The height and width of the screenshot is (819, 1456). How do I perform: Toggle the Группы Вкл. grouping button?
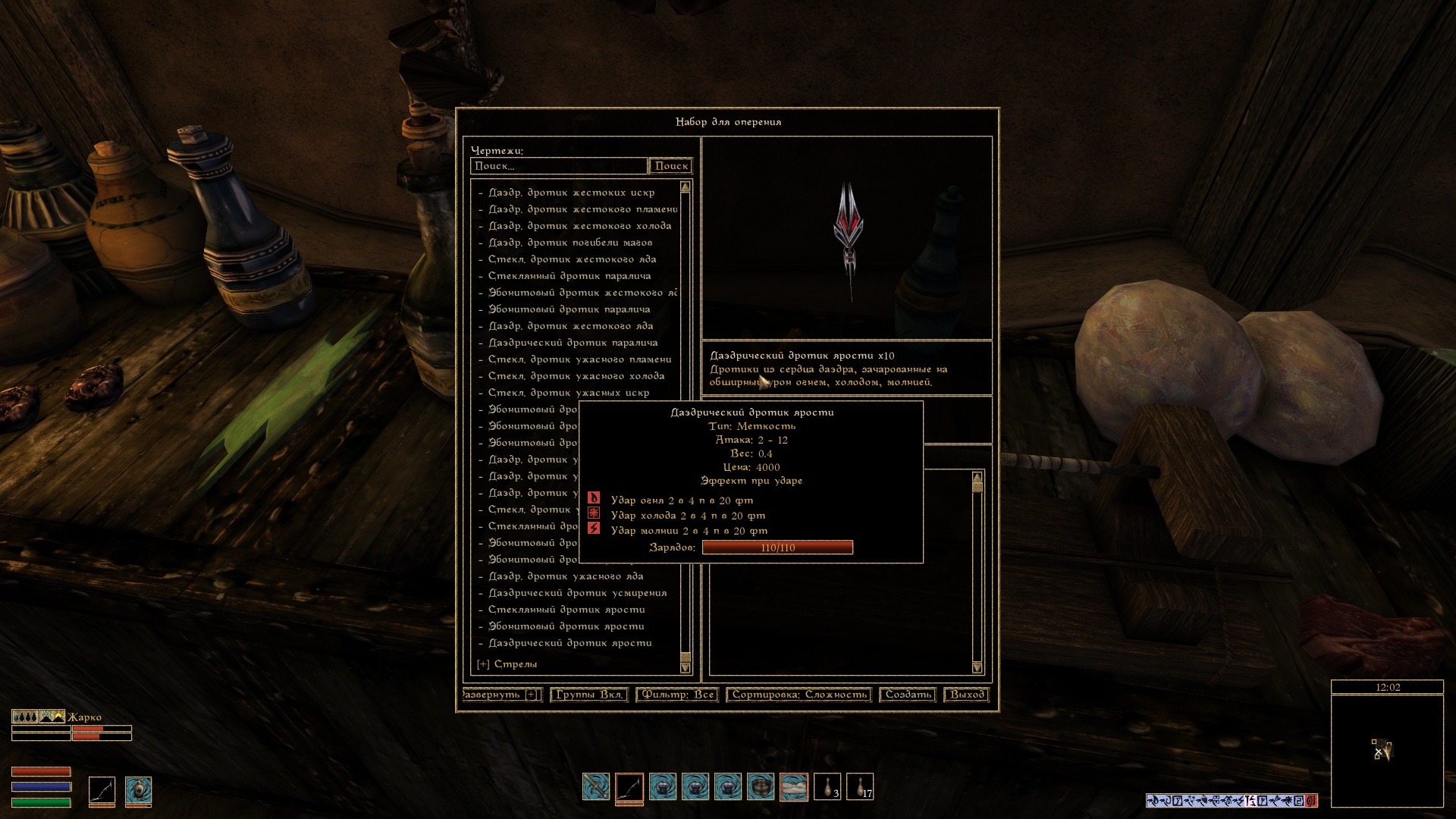point(588,695)
